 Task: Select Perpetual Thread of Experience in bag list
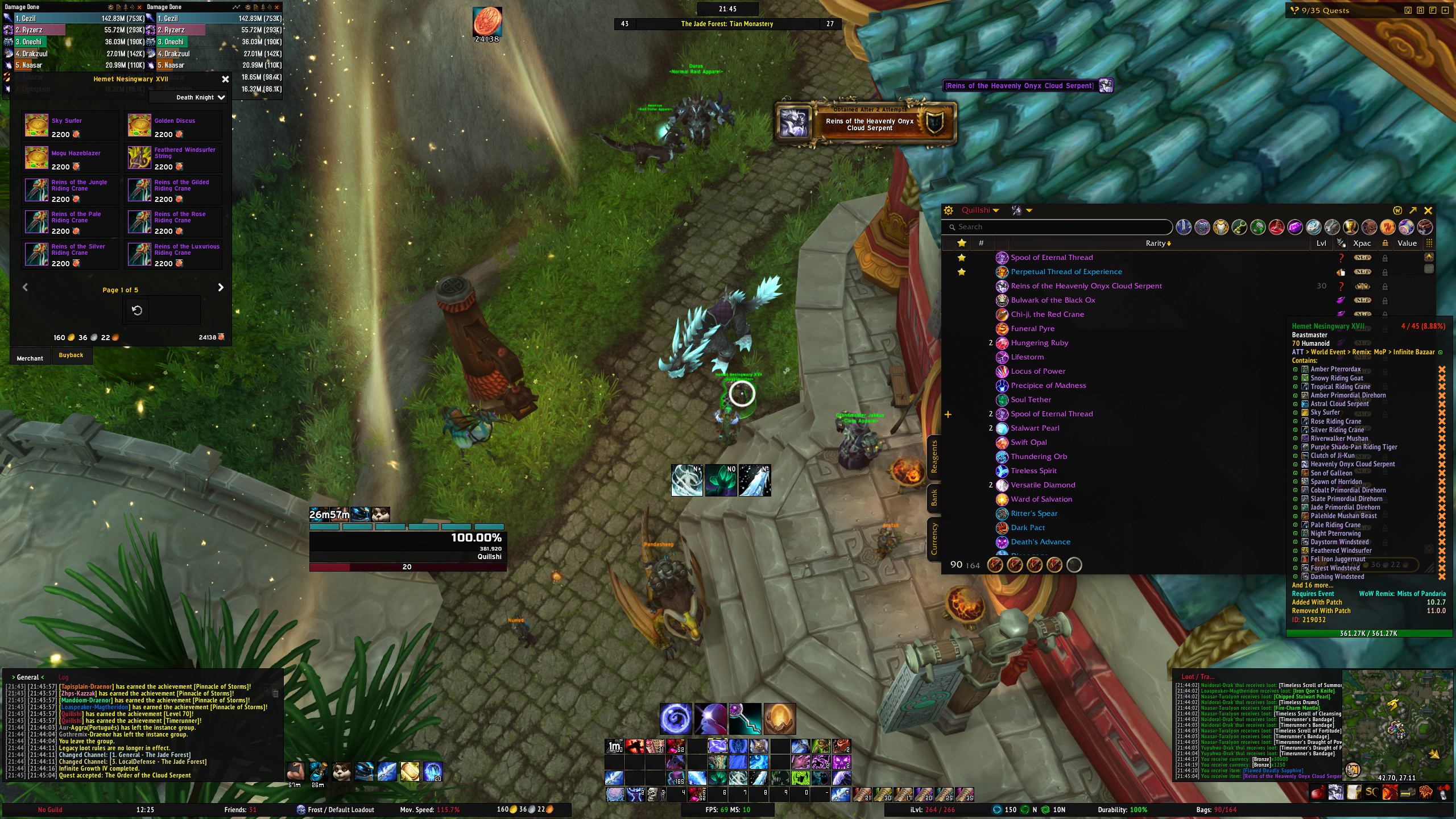(1066, 272)
